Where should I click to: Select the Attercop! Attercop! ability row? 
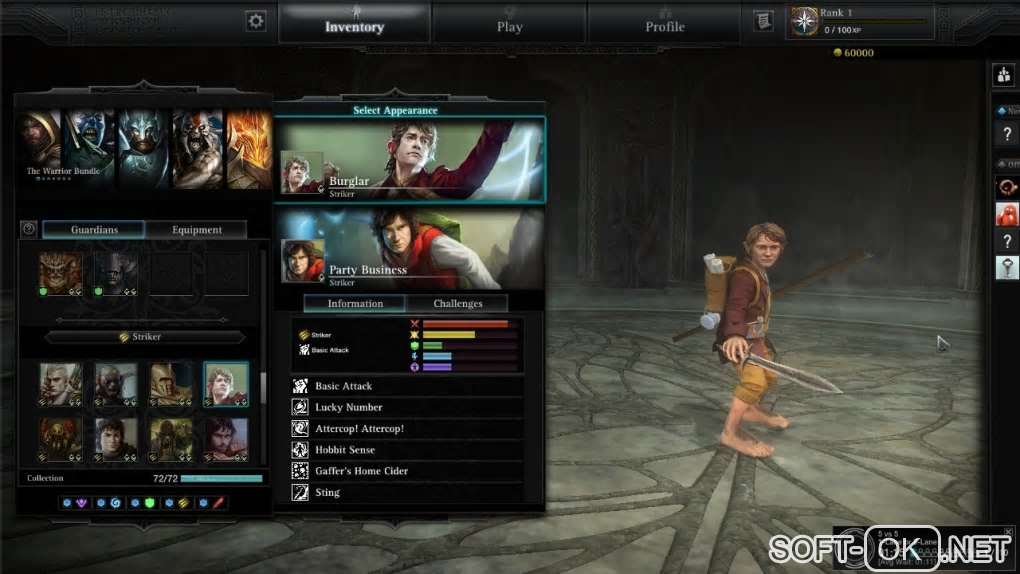407,428
